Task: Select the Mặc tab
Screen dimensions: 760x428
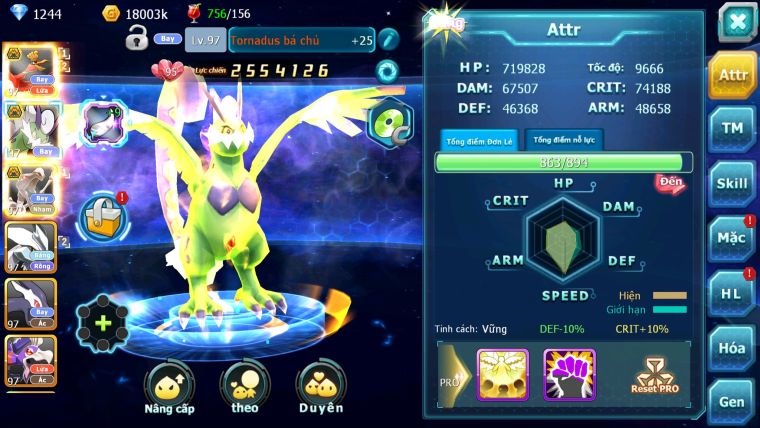Action: pyautogui.click(x=732, y=238)
